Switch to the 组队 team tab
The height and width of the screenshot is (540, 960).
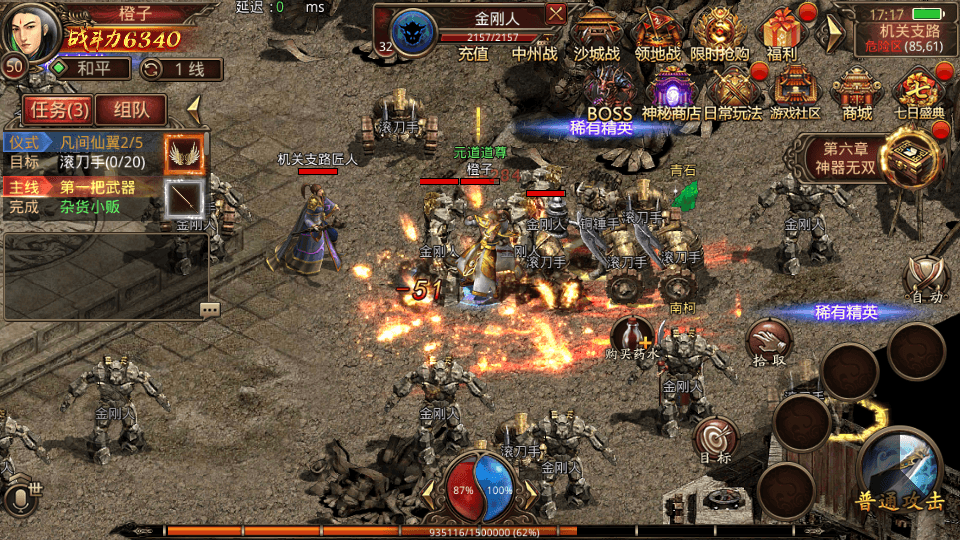pyautogui.click(x=132, y=110)
